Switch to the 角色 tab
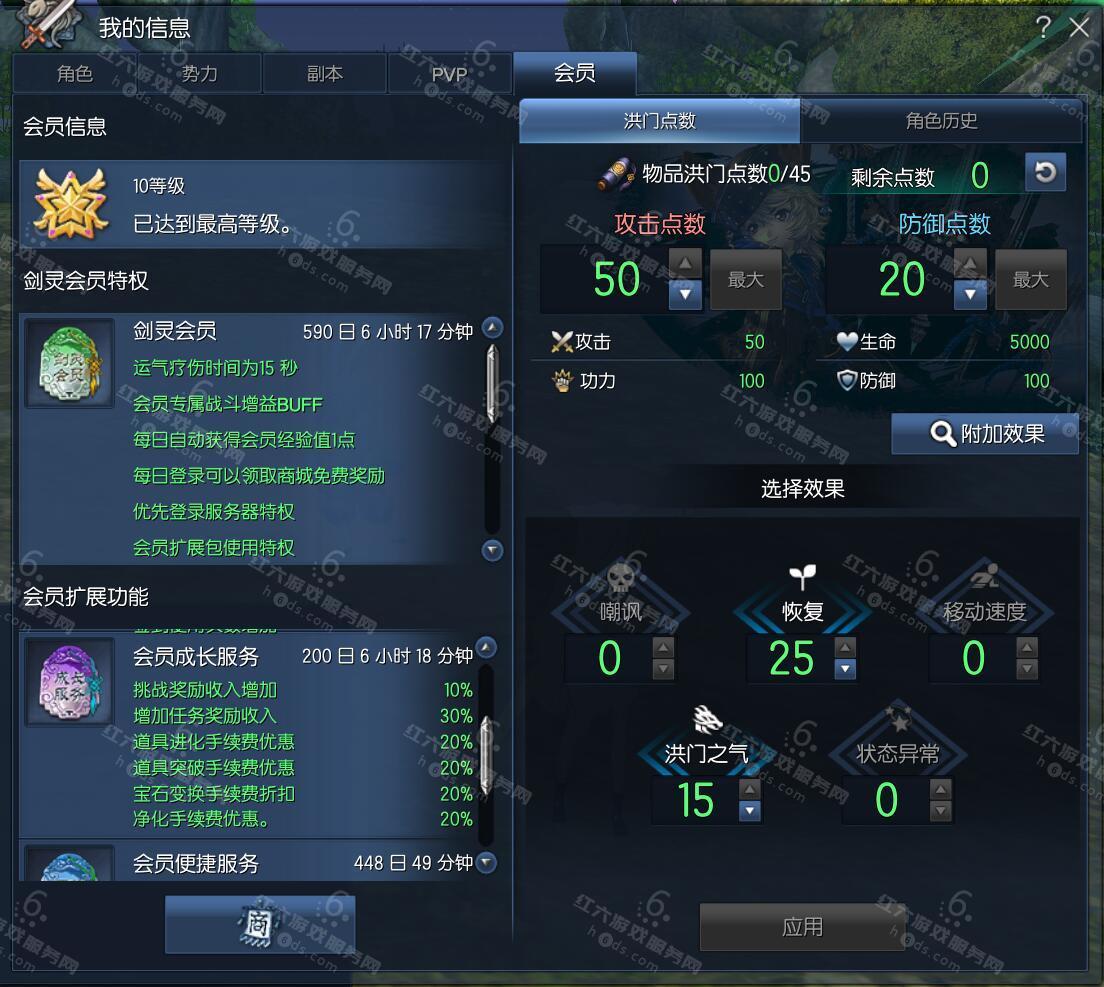 (x=75, y=74)
